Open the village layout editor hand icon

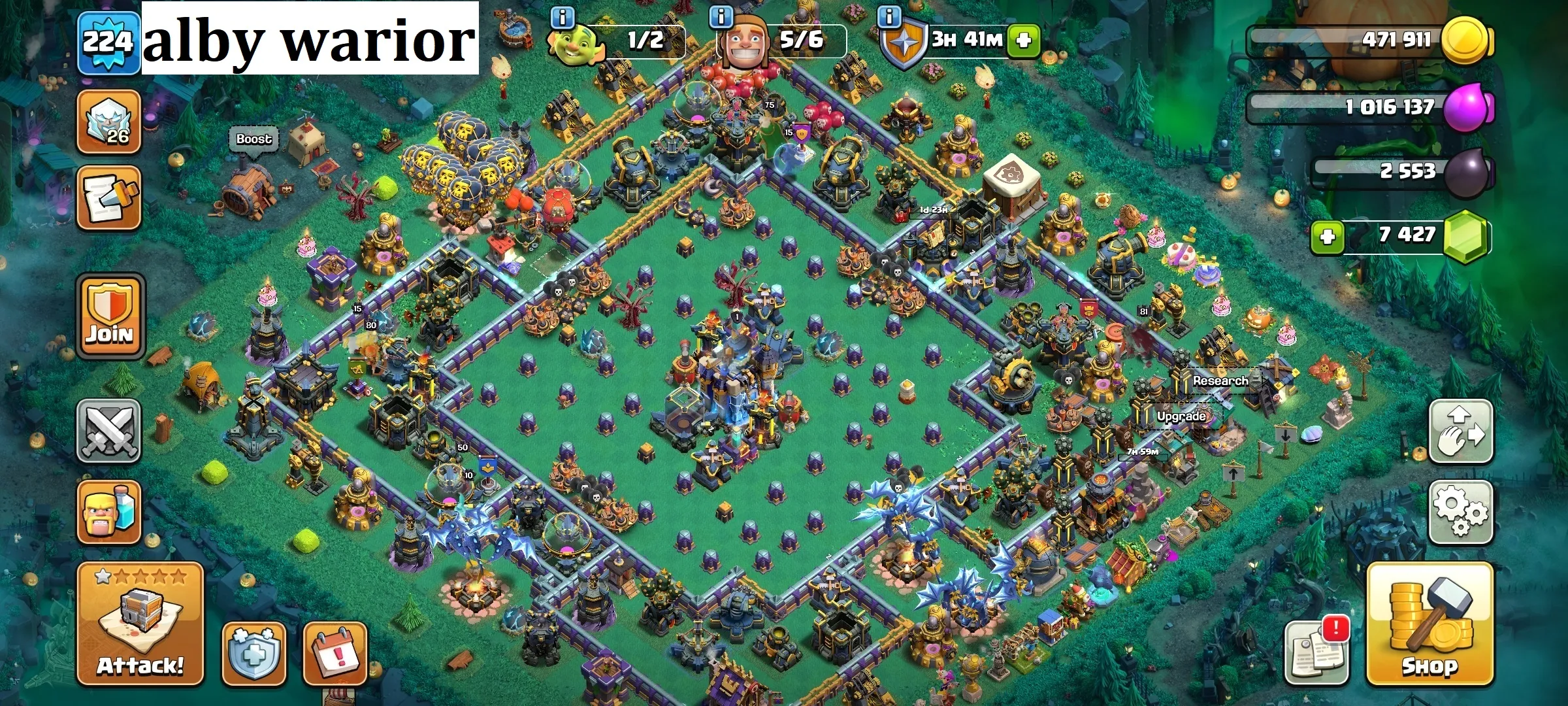pos(1462,431)
